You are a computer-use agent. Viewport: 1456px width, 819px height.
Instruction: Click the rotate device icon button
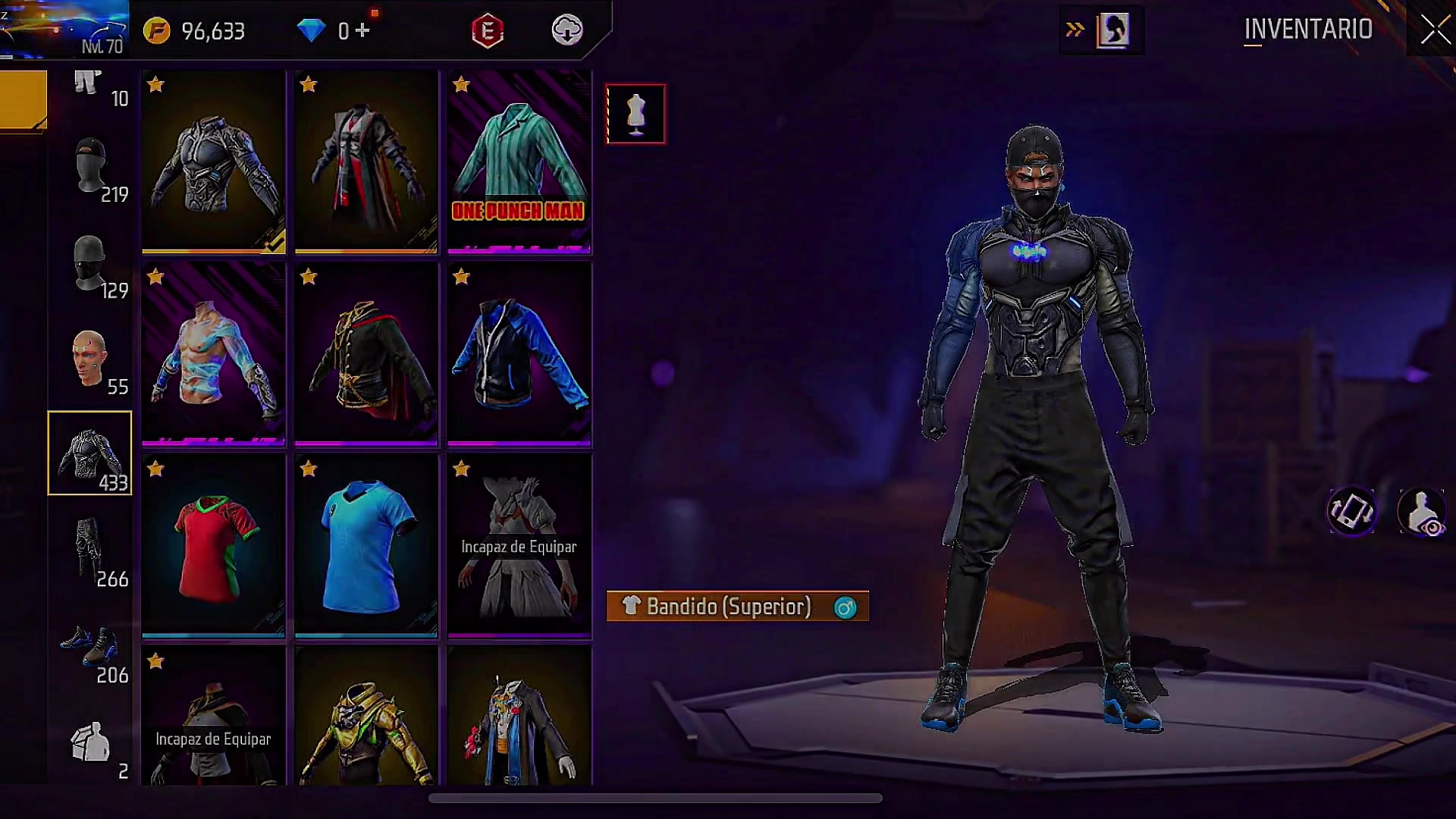pyautogui.click(x=1351, y=512)
